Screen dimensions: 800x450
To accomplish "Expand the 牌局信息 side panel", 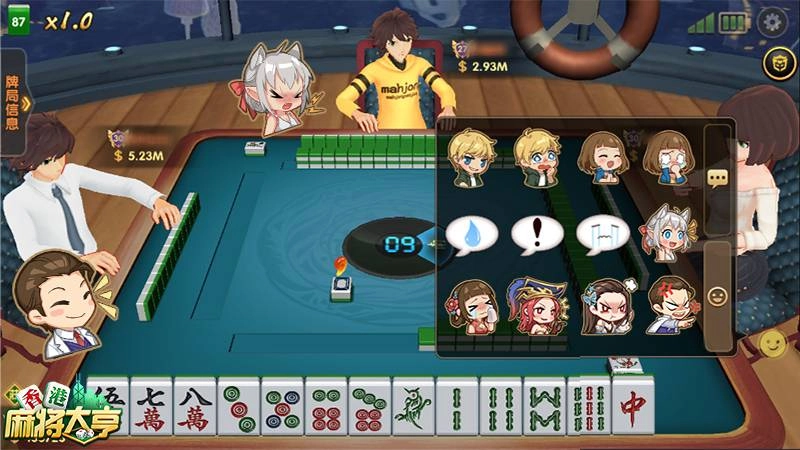I will tap(13, 102).
